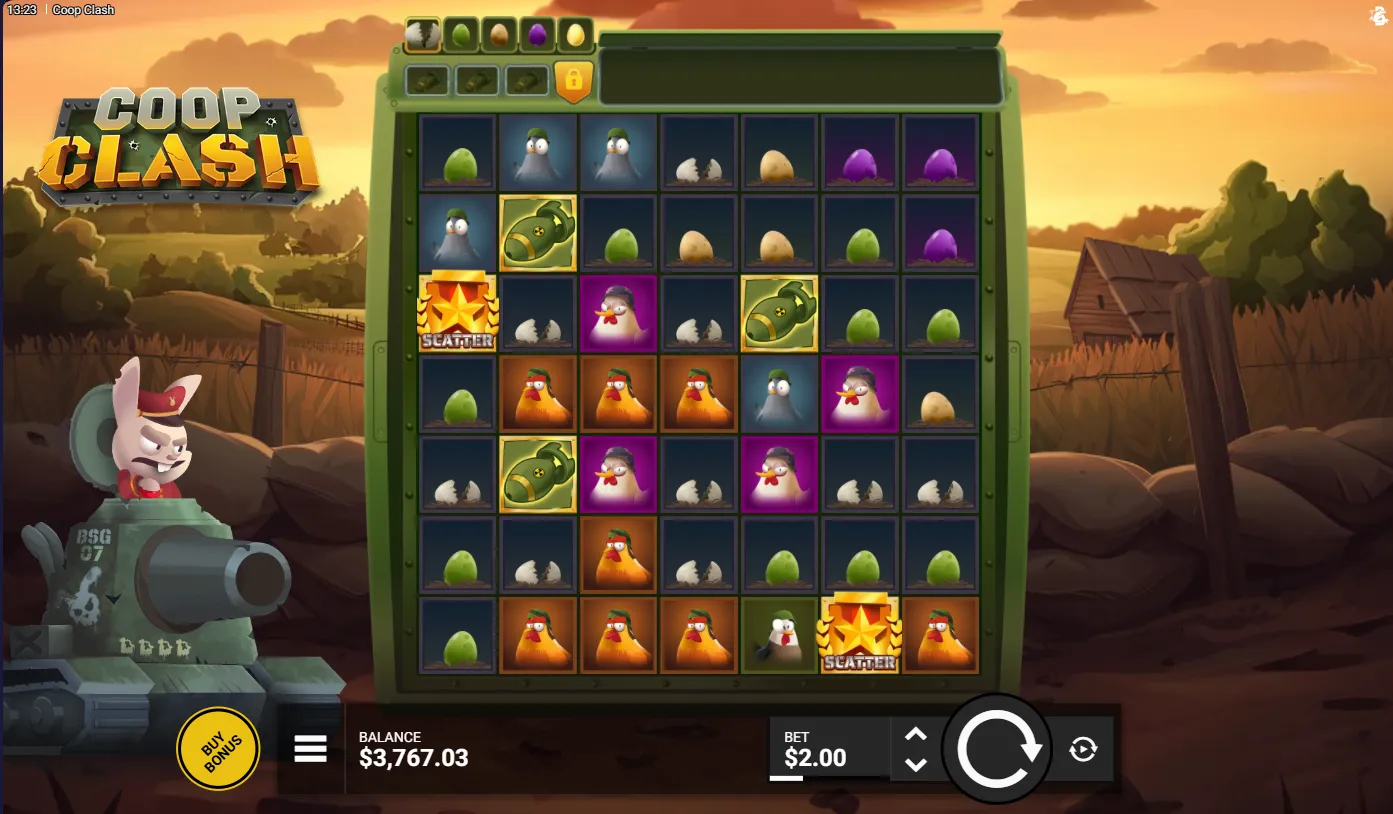Open the hamburger menu
1393x814 pixels.
310,749
